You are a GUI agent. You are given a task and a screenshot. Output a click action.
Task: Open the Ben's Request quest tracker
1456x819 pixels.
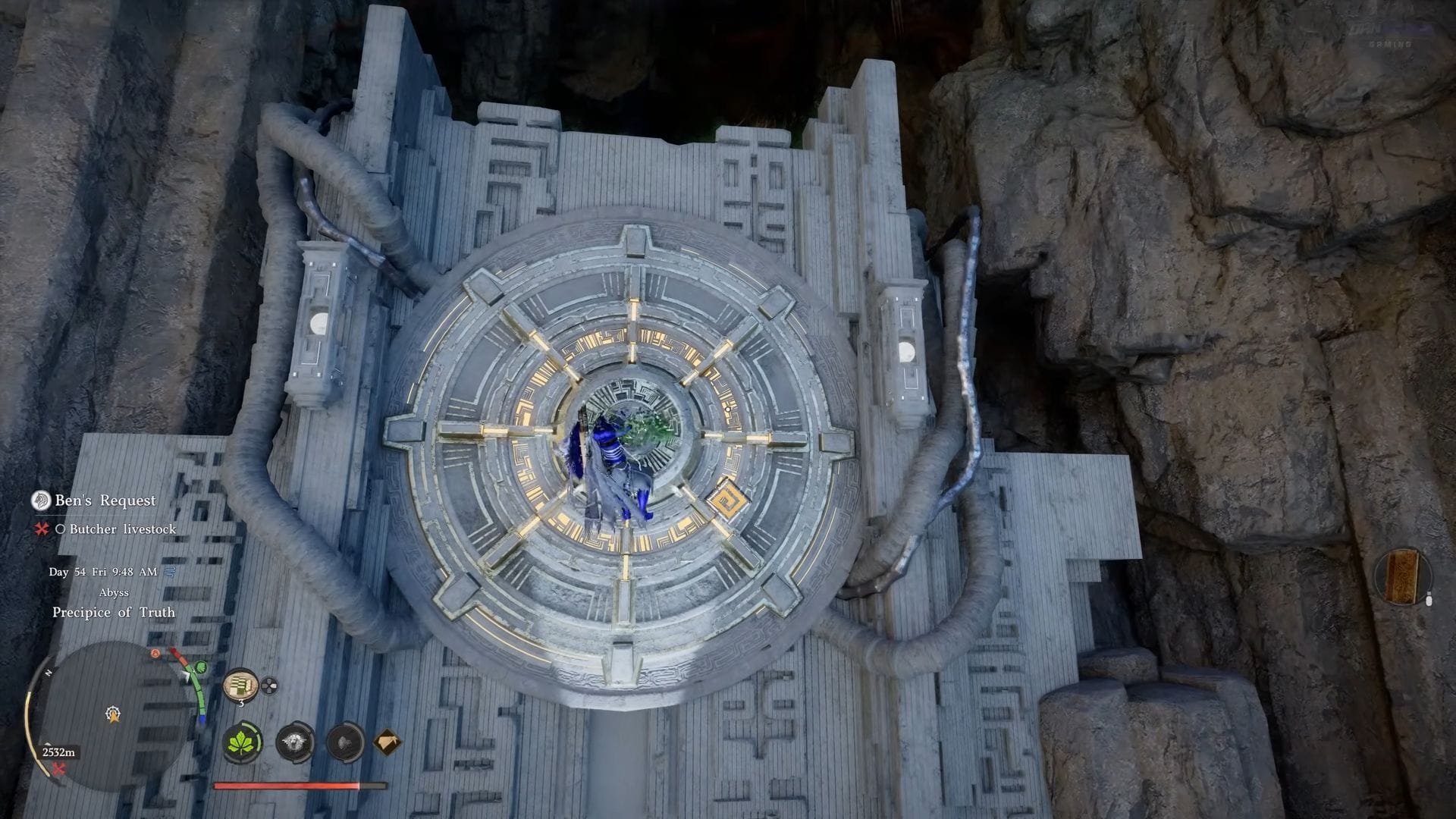pos(105,500)
